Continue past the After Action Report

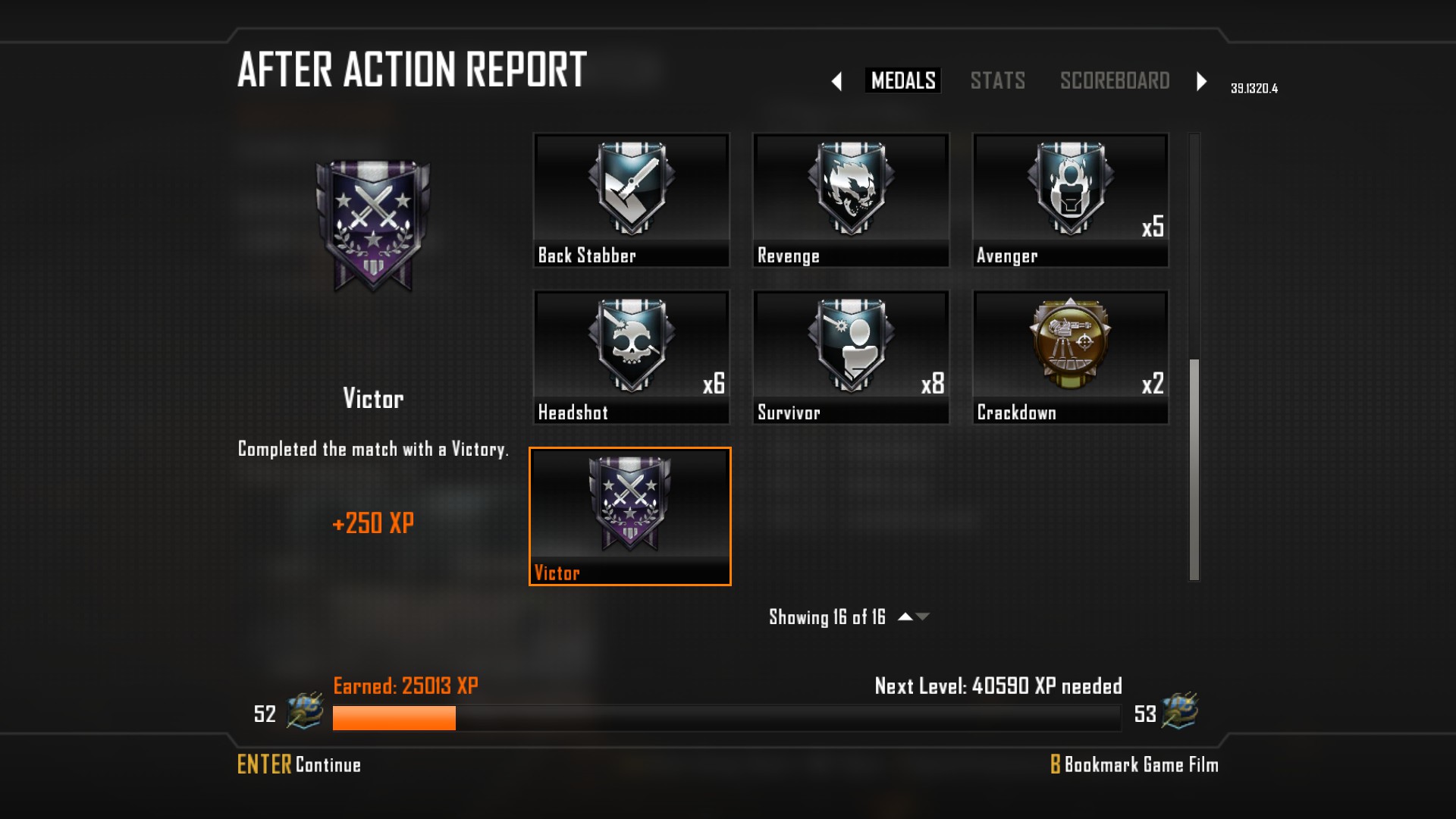[299, 764]
